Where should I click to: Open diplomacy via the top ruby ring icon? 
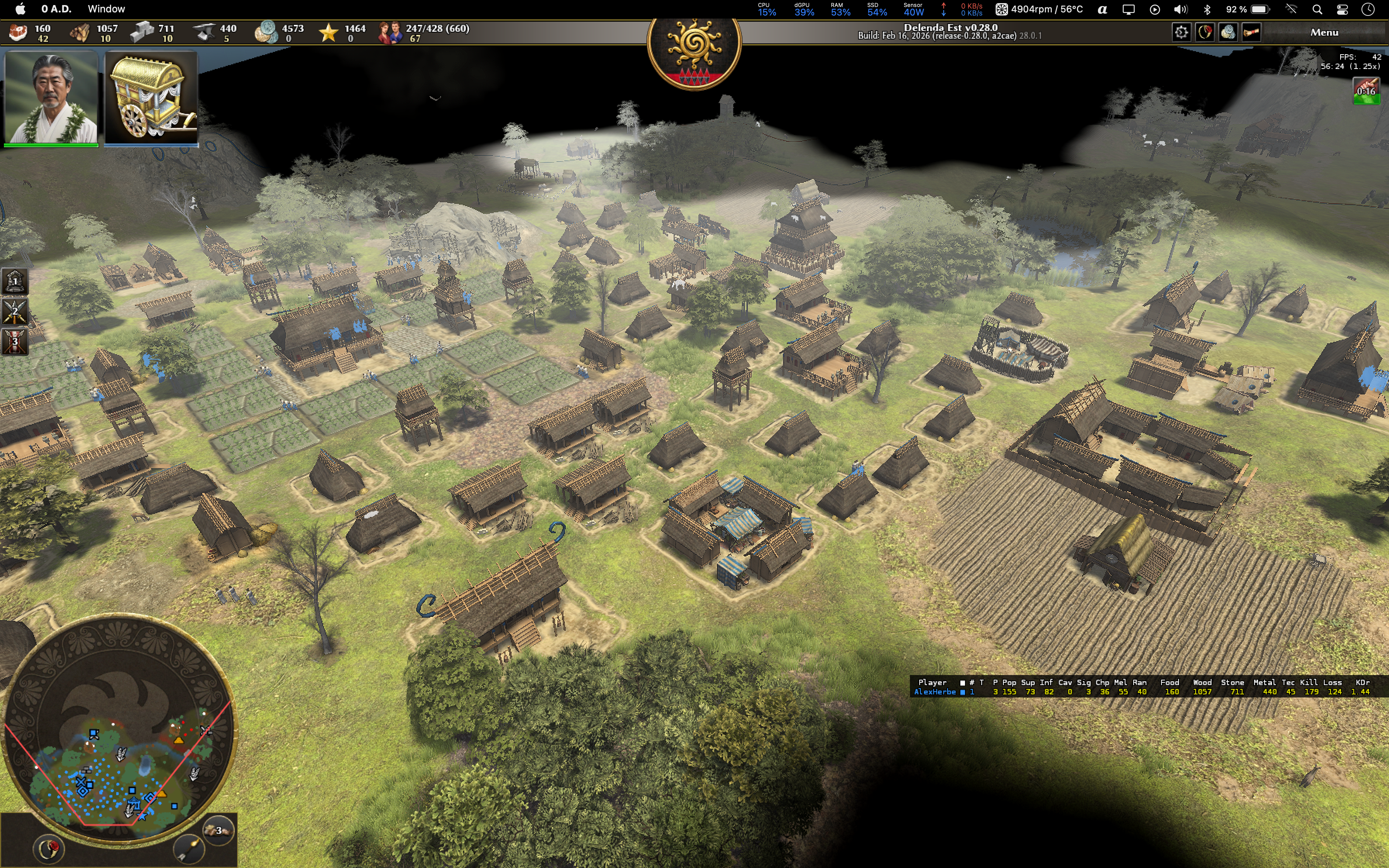(x=1204, y=33)
